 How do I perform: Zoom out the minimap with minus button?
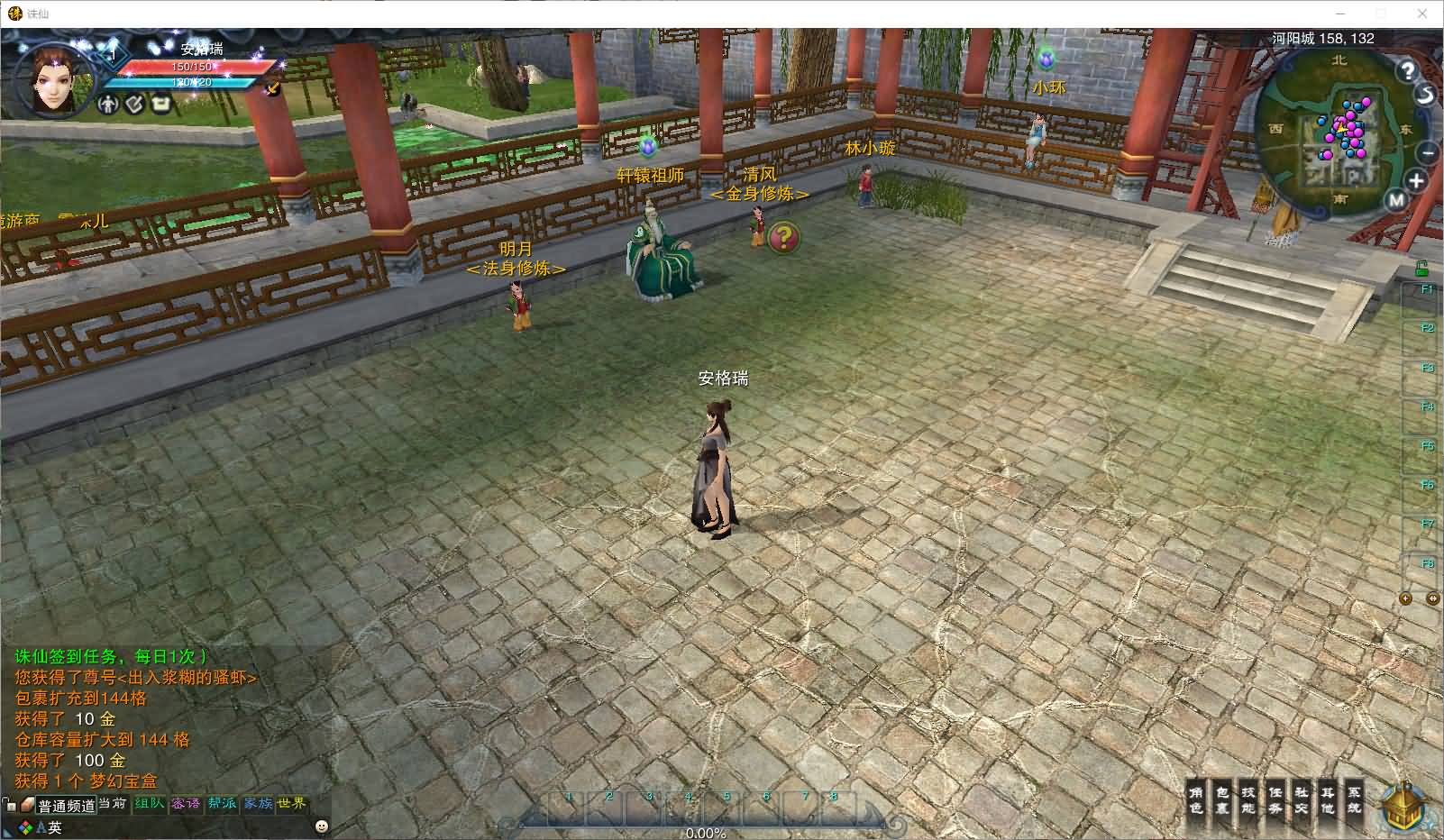(x=1428, y=152)
